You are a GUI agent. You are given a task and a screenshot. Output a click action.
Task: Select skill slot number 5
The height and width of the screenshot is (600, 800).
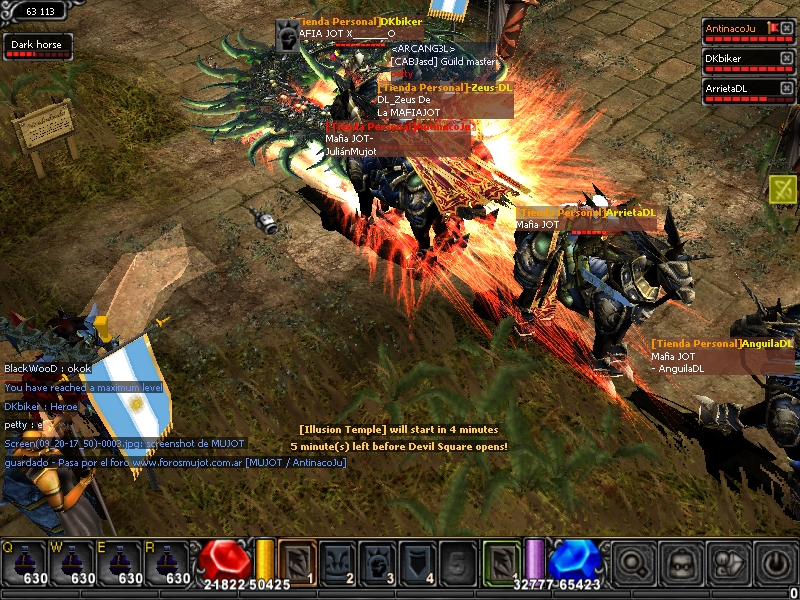pos(459,561)
